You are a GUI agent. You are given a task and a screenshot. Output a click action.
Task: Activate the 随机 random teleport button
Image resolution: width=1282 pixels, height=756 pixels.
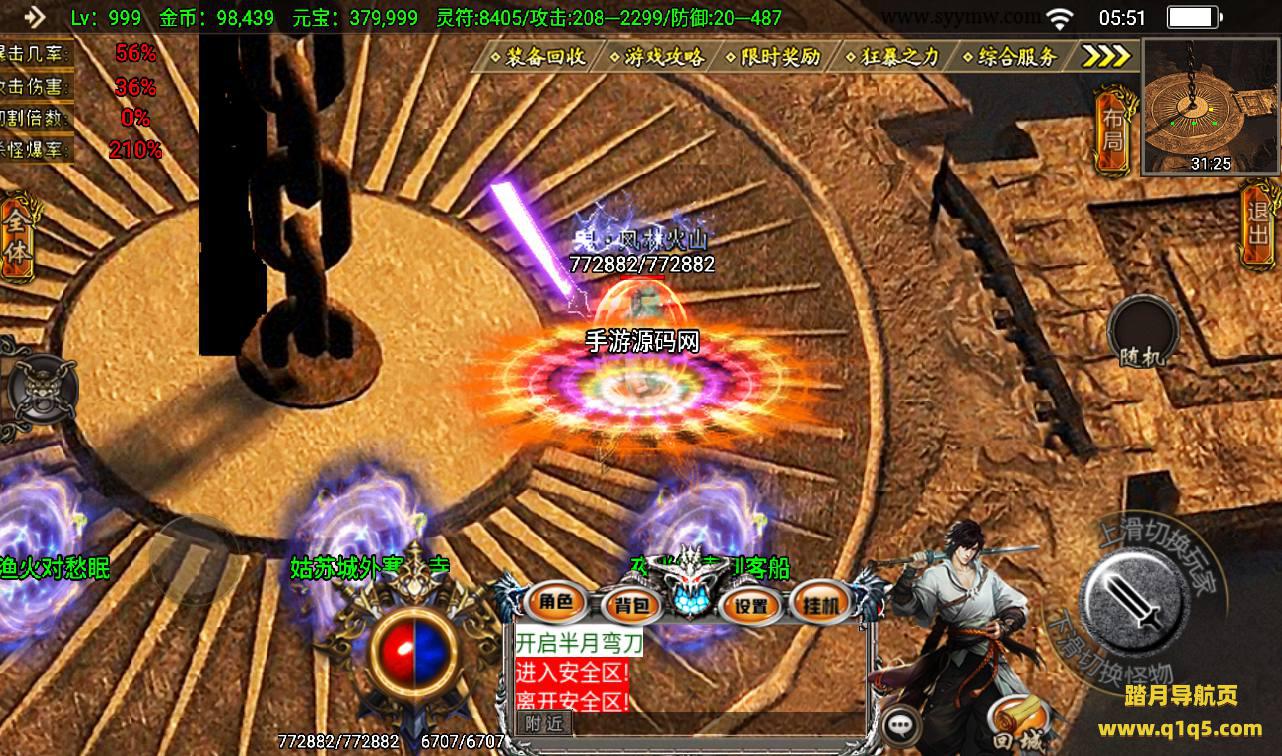click(x=1143, y=331)
